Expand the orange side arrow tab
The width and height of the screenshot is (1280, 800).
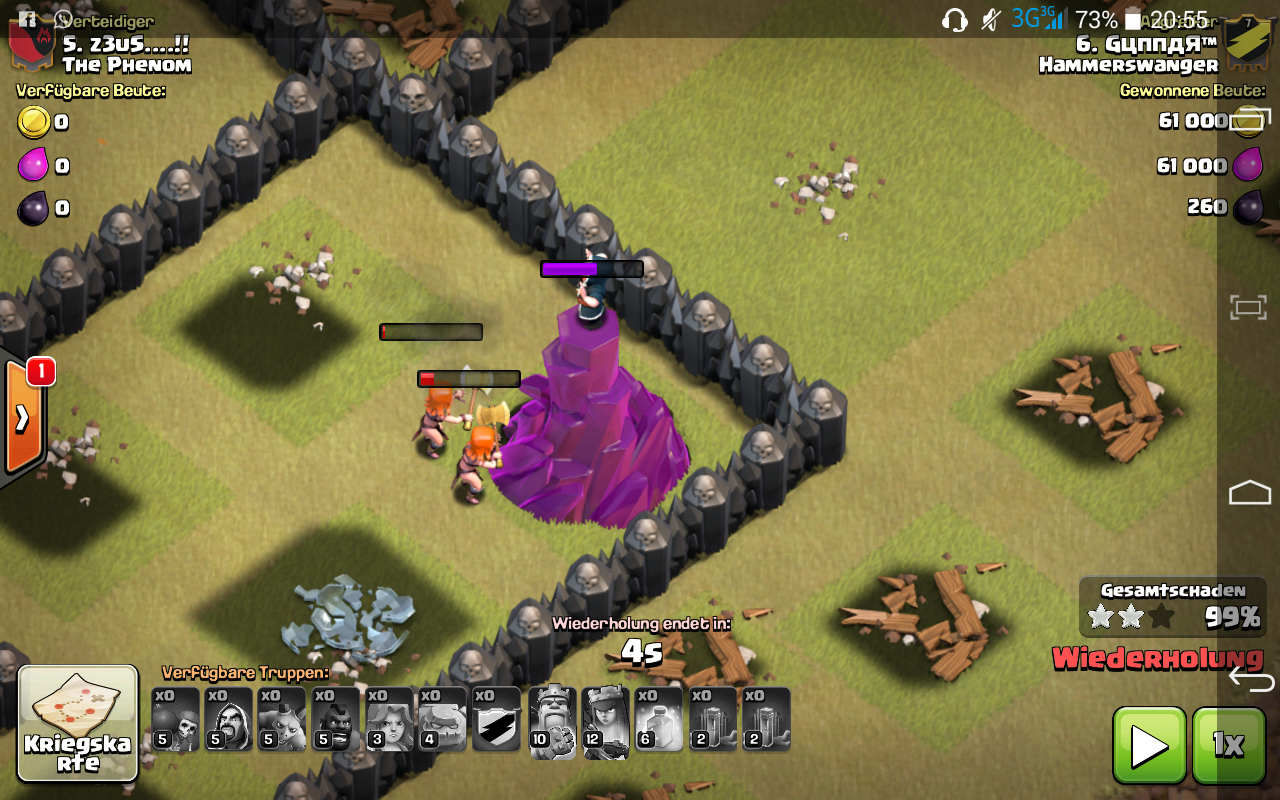pyautogui.click(x=22, y=418)
